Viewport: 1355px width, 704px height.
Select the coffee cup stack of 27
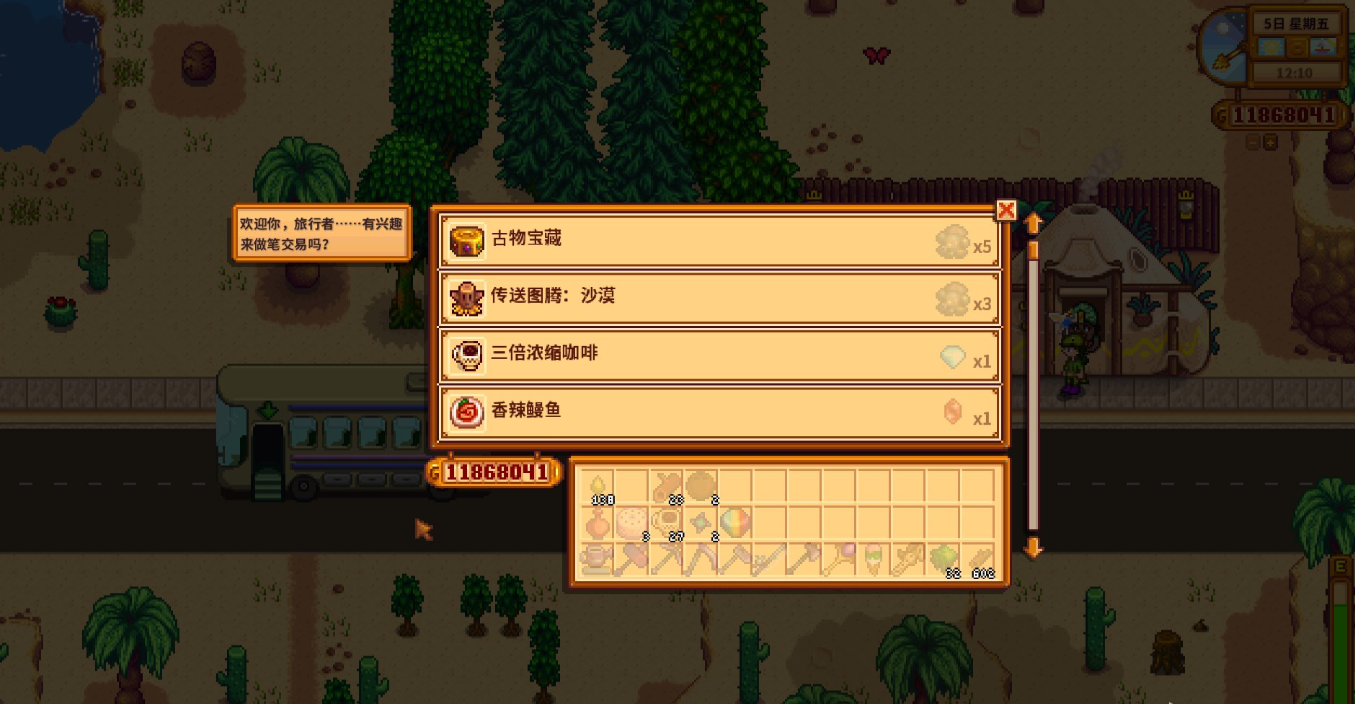[666, 523]
